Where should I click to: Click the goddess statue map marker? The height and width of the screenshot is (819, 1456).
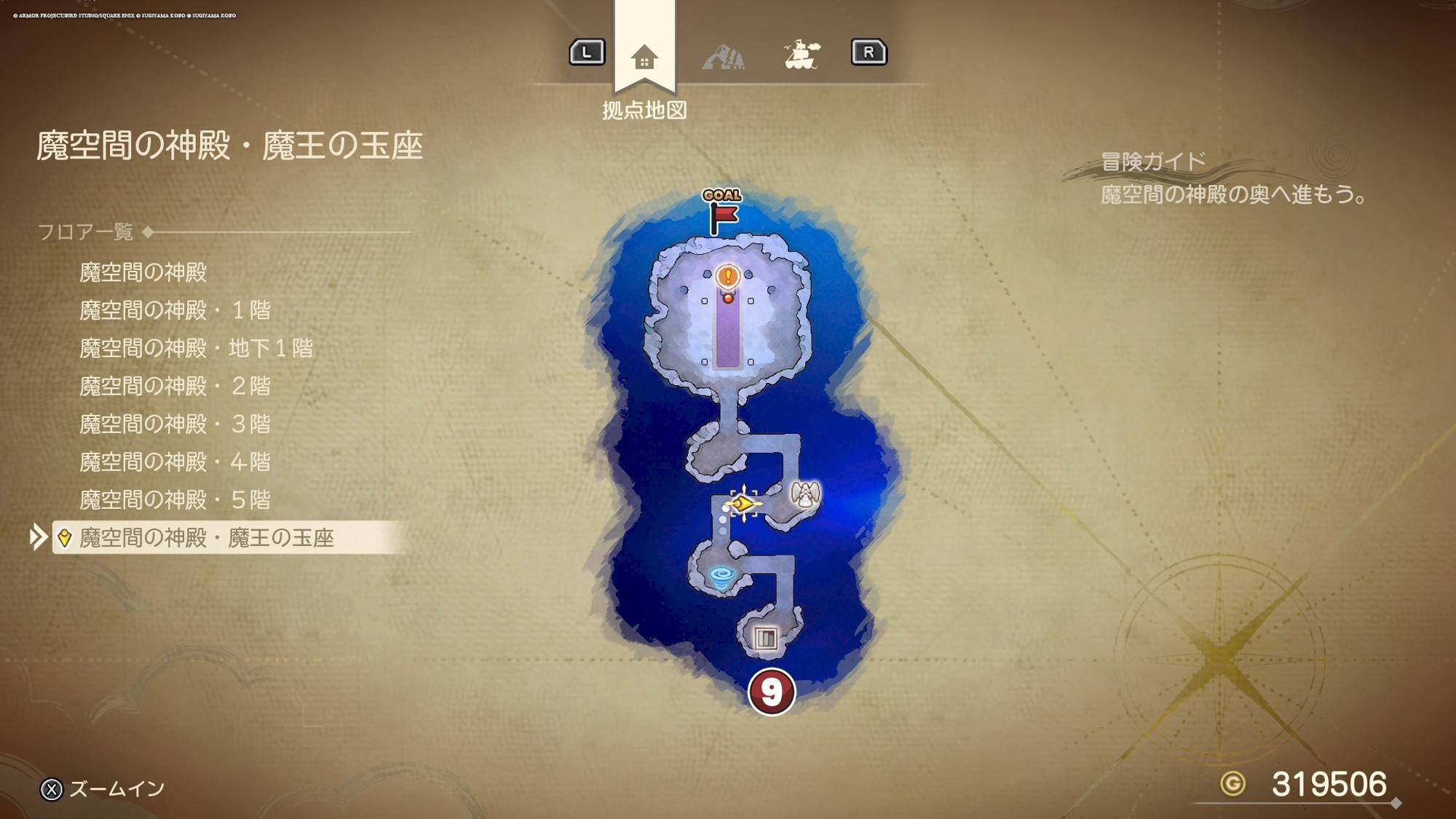805,495
